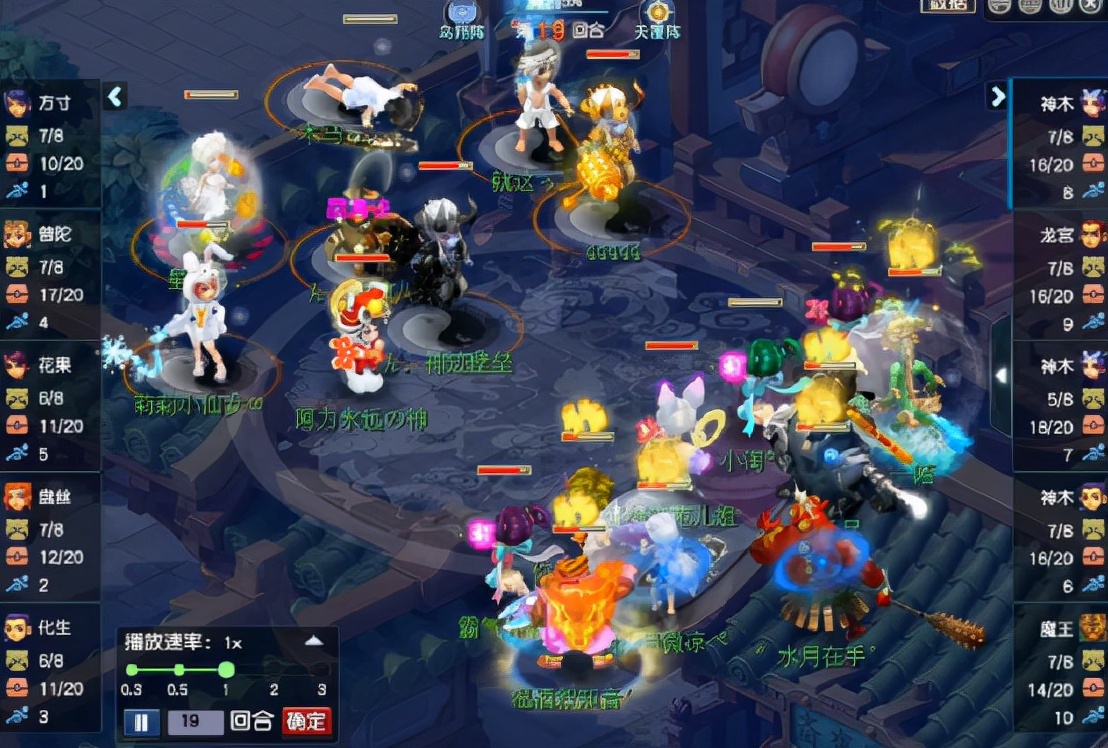Screen dimensions: 1108x748
Task: Pause the battle replay
Action: pyautogui.click(x=141, y=722)
